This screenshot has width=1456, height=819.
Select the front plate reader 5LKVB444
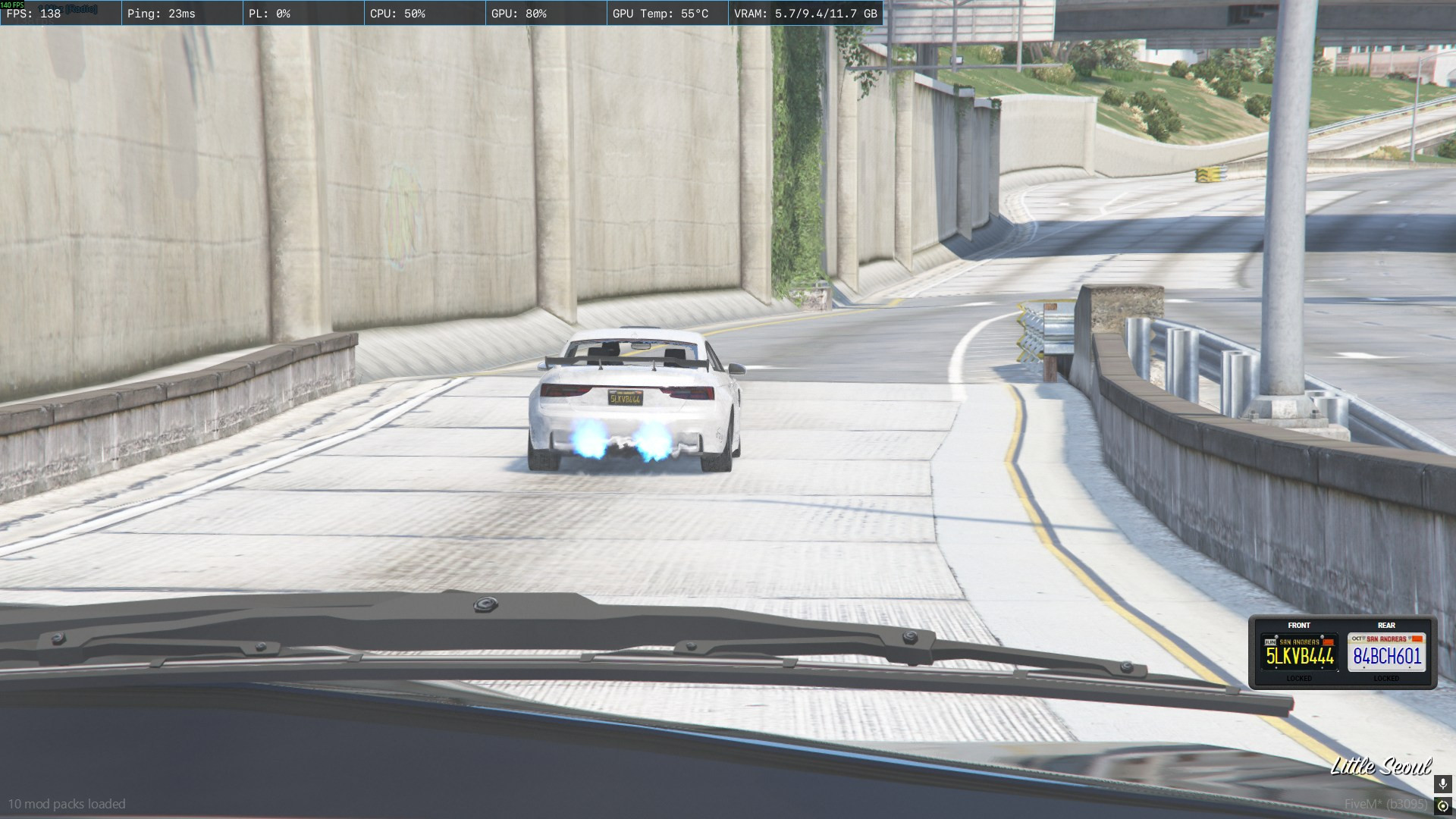1299,653
